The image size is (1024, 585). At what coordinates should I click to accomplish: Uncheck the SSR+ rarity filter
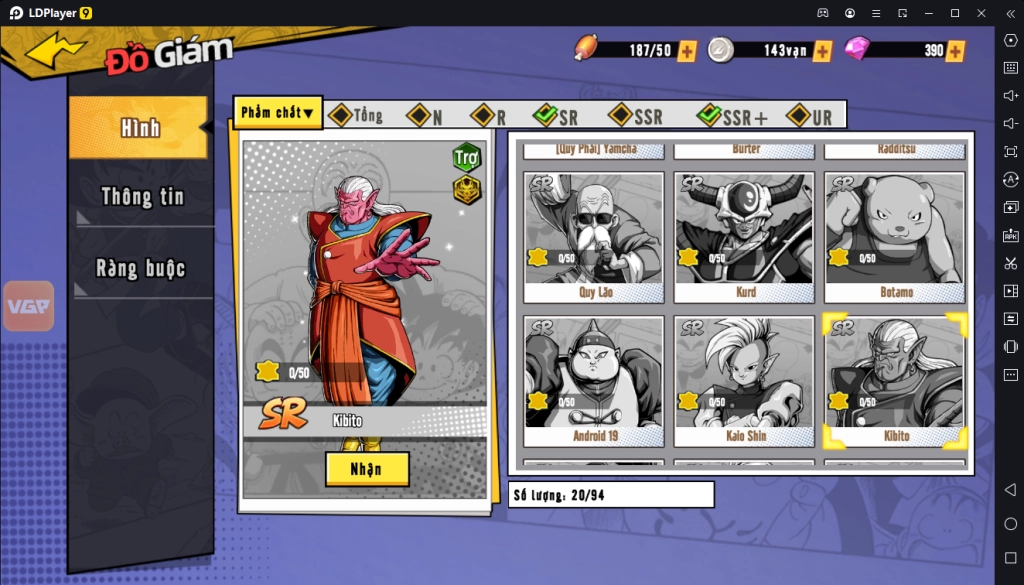tap(710, 116)
